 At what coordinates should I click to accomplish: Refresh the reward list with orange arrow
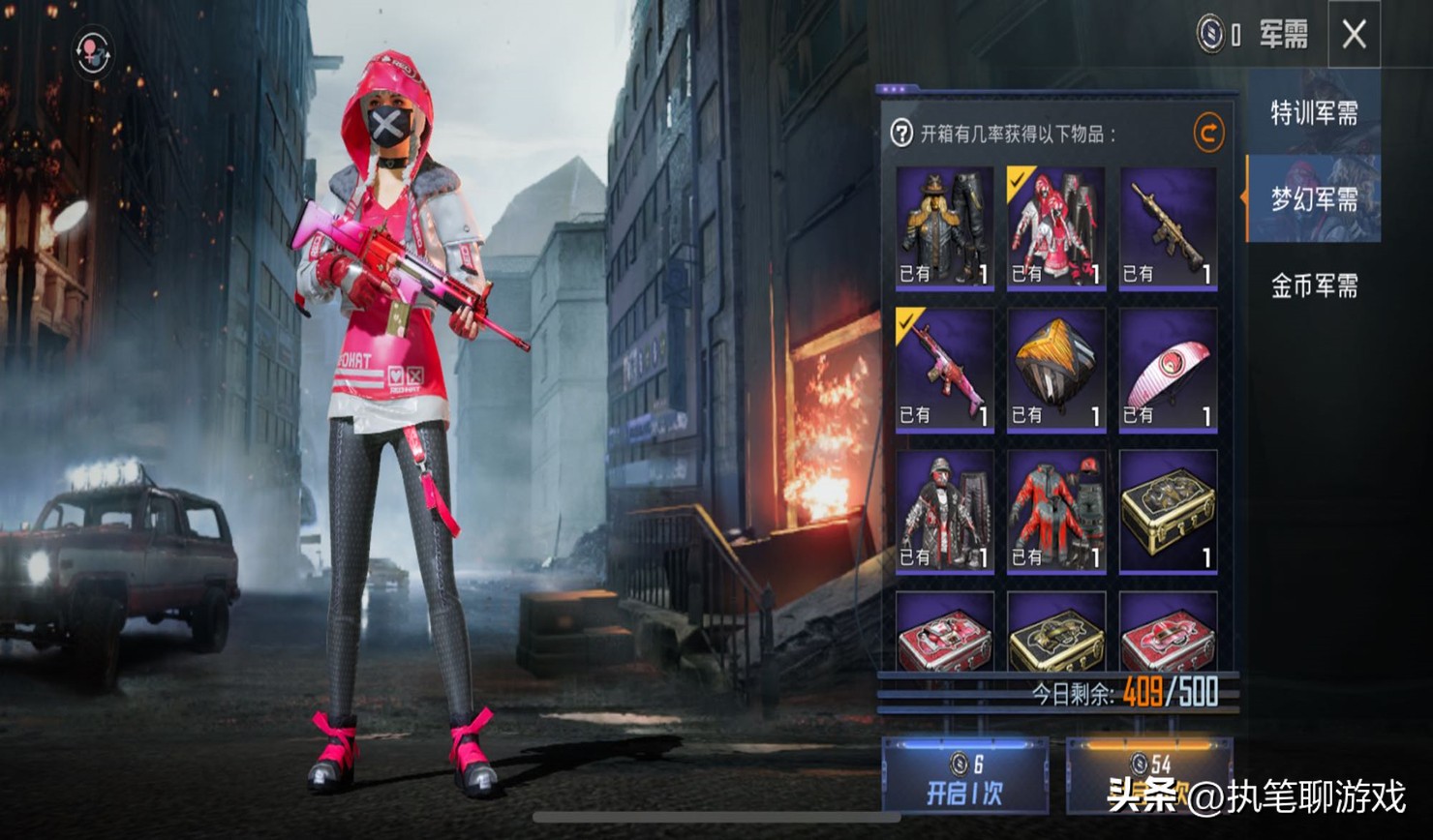(1207, 134)
